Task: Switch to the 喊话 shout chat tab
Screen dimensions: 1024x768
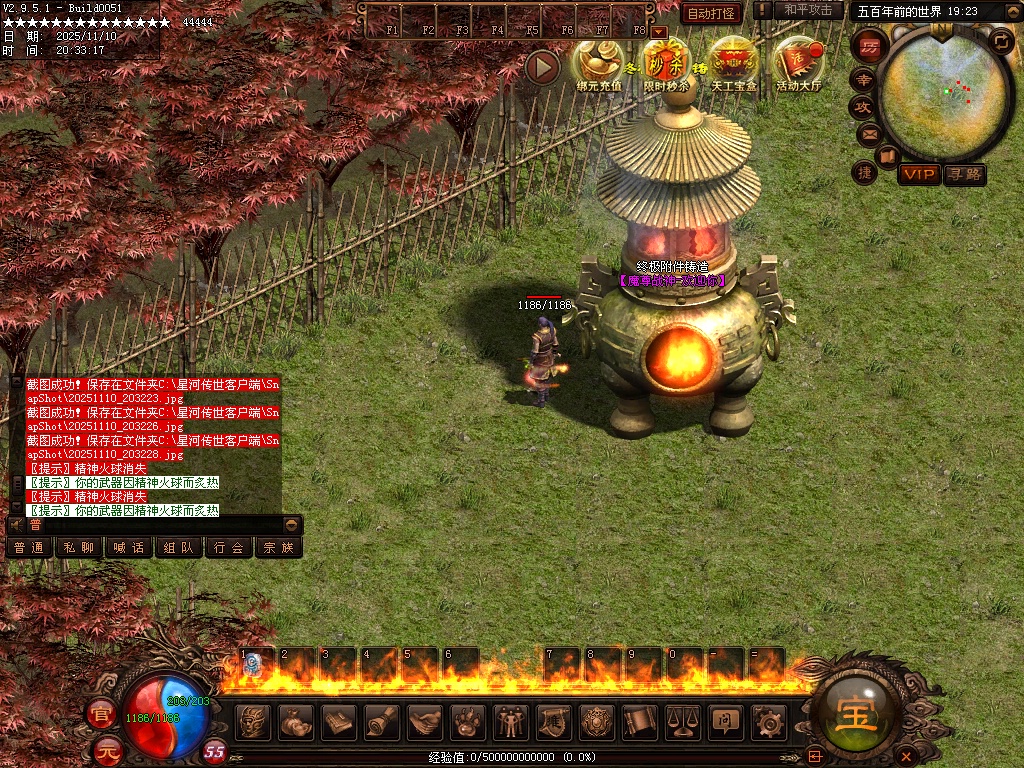Action: 129,547
